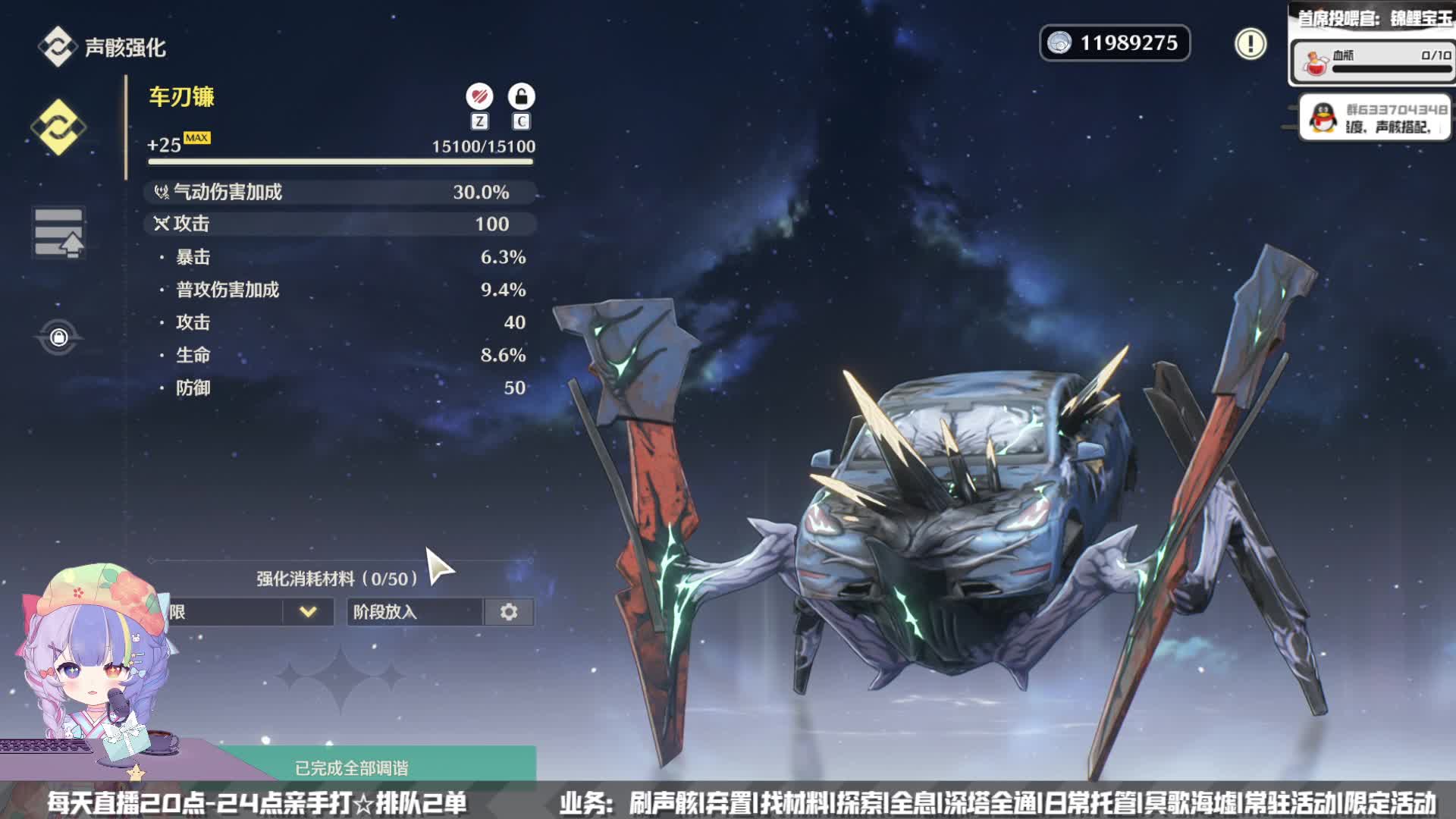Select the yellow echo enhancement tab
This screenshot has height=819, width=1456.
tap(58, 127)
